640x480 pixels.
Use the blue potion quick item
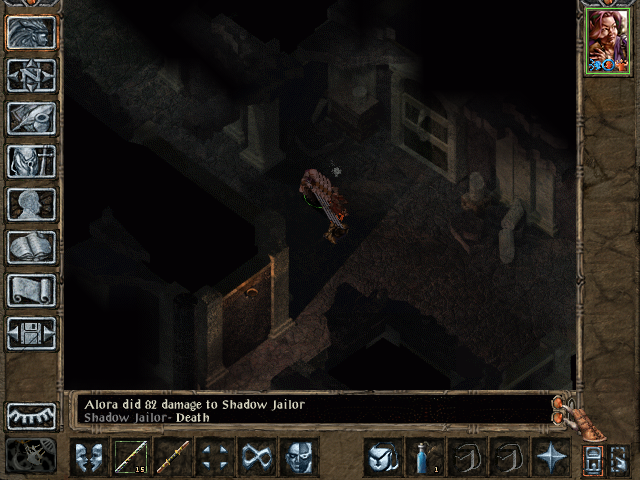[x=424, y=457]
